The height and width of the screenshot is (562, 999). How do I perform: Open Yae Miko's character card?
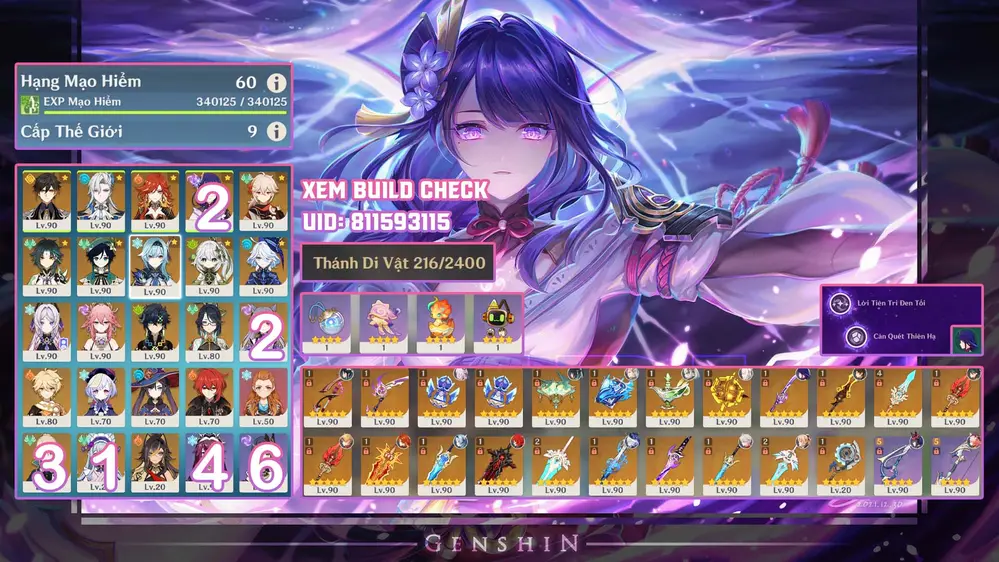[x=100, y=332]
